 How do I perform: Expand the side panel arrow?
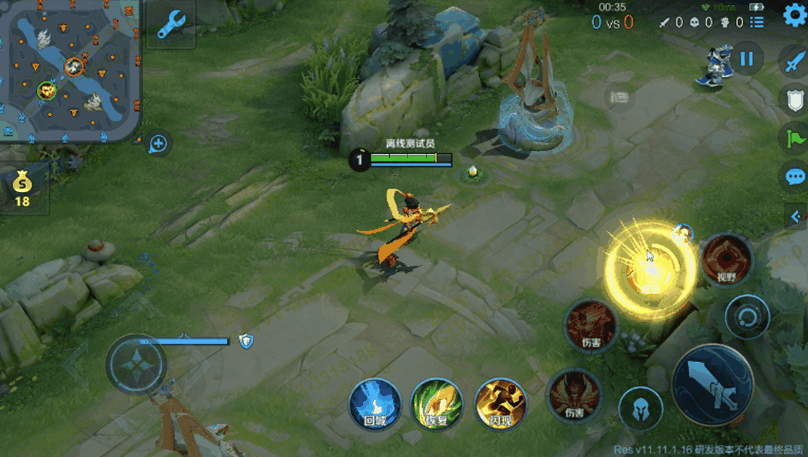(x=796, y=216)
